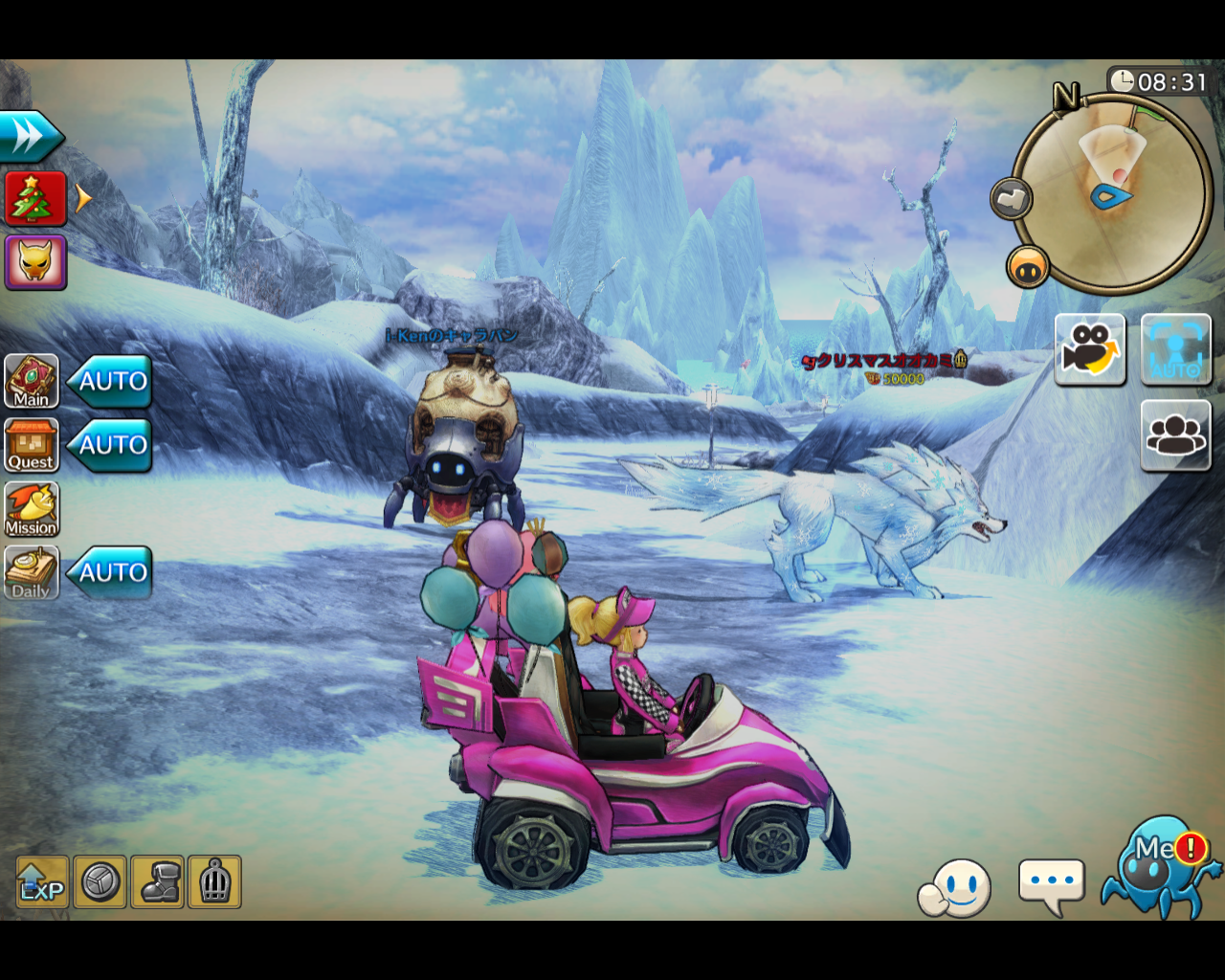Screen dimensions: 1225x980
Task: Open the Christmas tree event icon
Action: point(35,198)
